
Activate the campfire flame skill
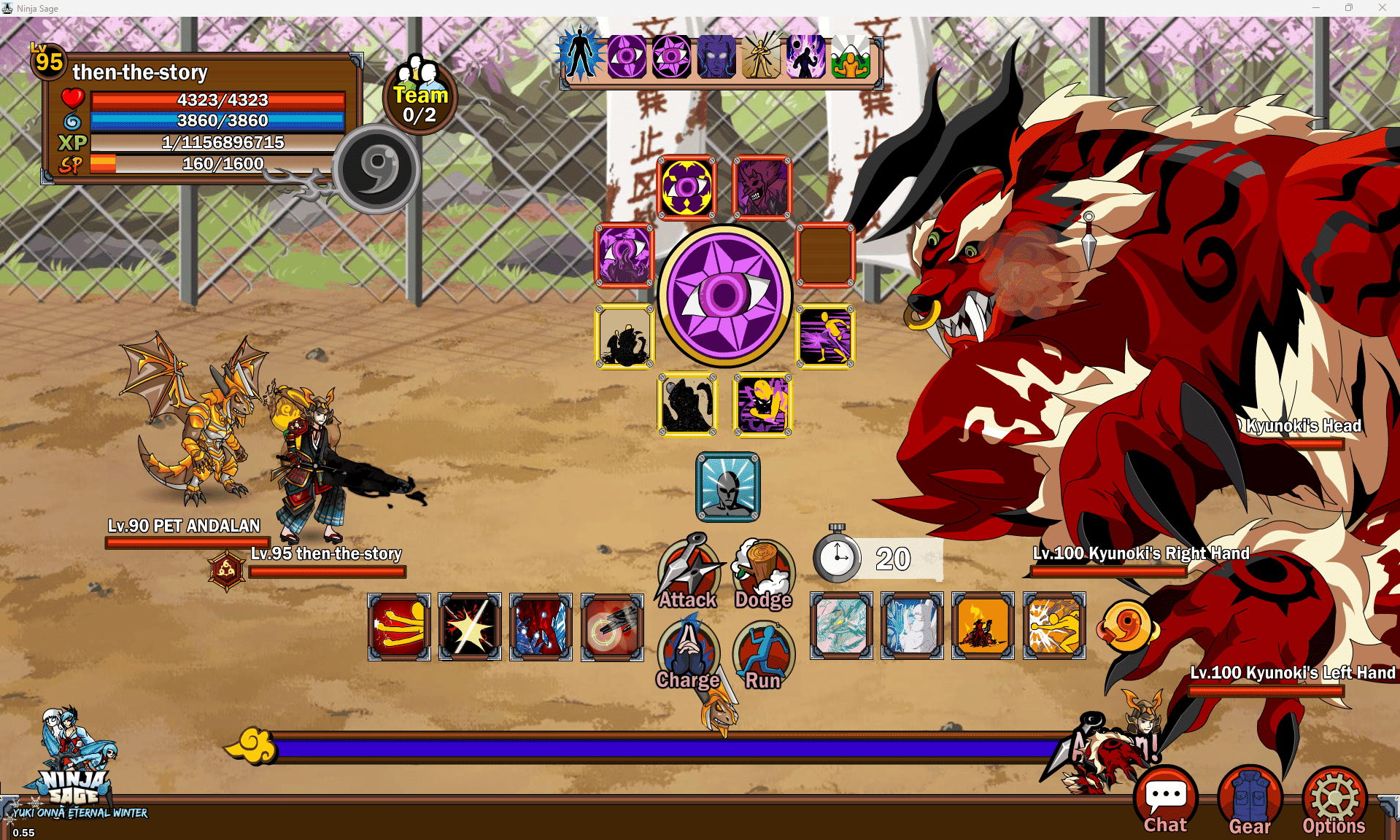(x=983, y=626)
